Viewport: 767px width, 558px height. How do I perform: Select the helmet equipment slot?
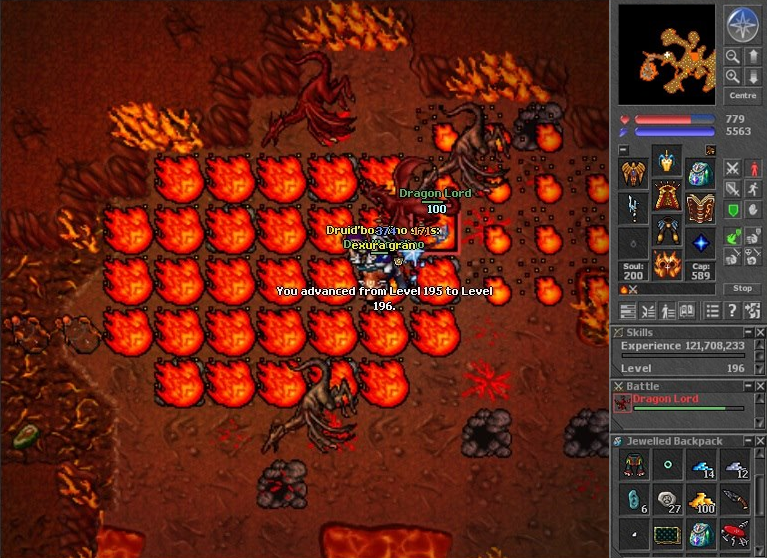[x=667, y=160]
